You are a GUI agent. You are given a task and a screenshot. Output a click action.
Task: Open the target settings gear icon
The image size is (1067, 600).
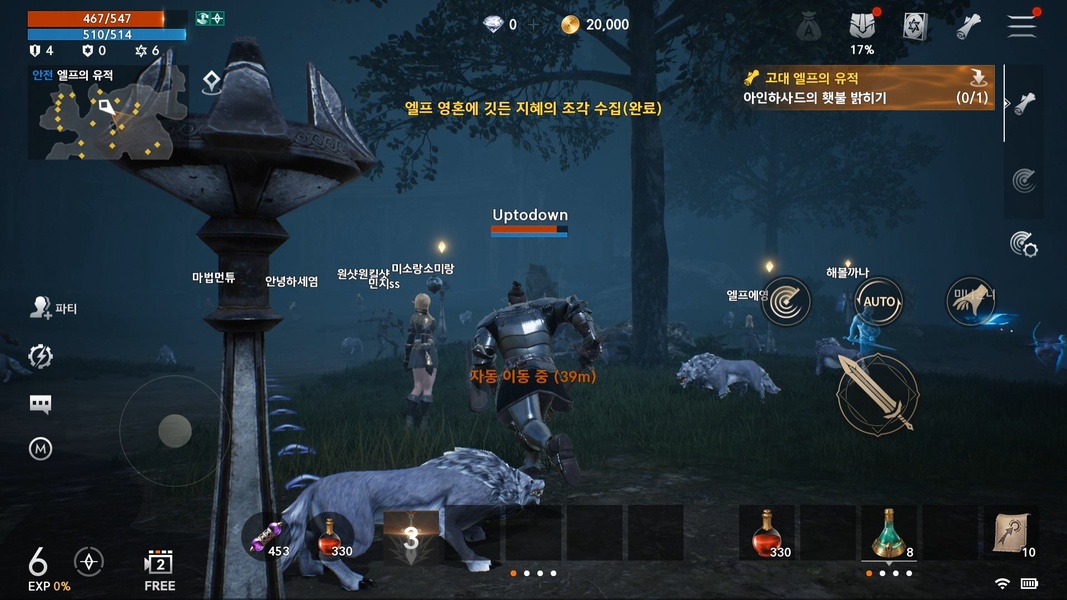point(1023,243)
